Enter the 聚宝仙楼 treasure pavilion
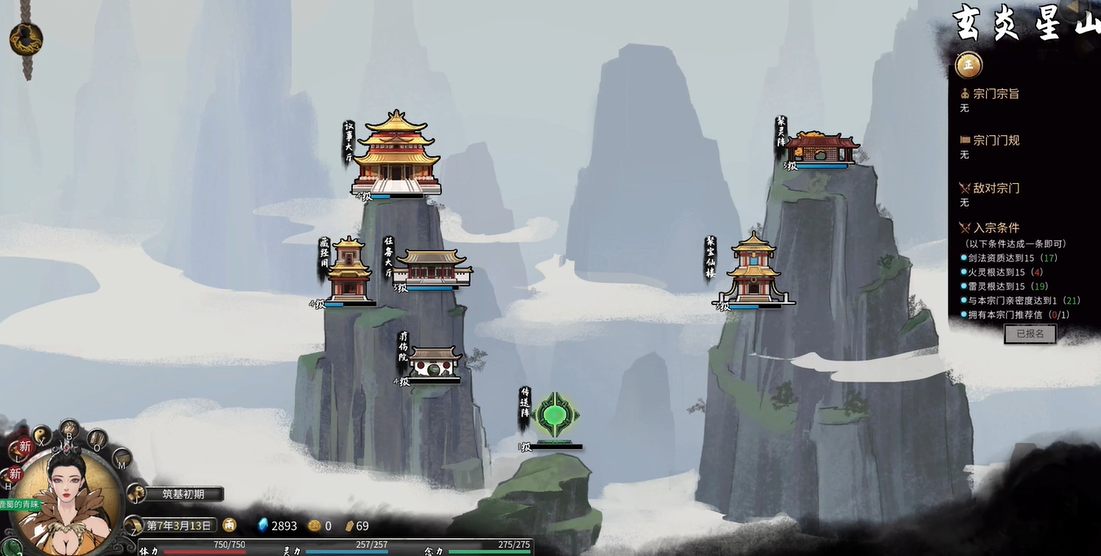 753,268
